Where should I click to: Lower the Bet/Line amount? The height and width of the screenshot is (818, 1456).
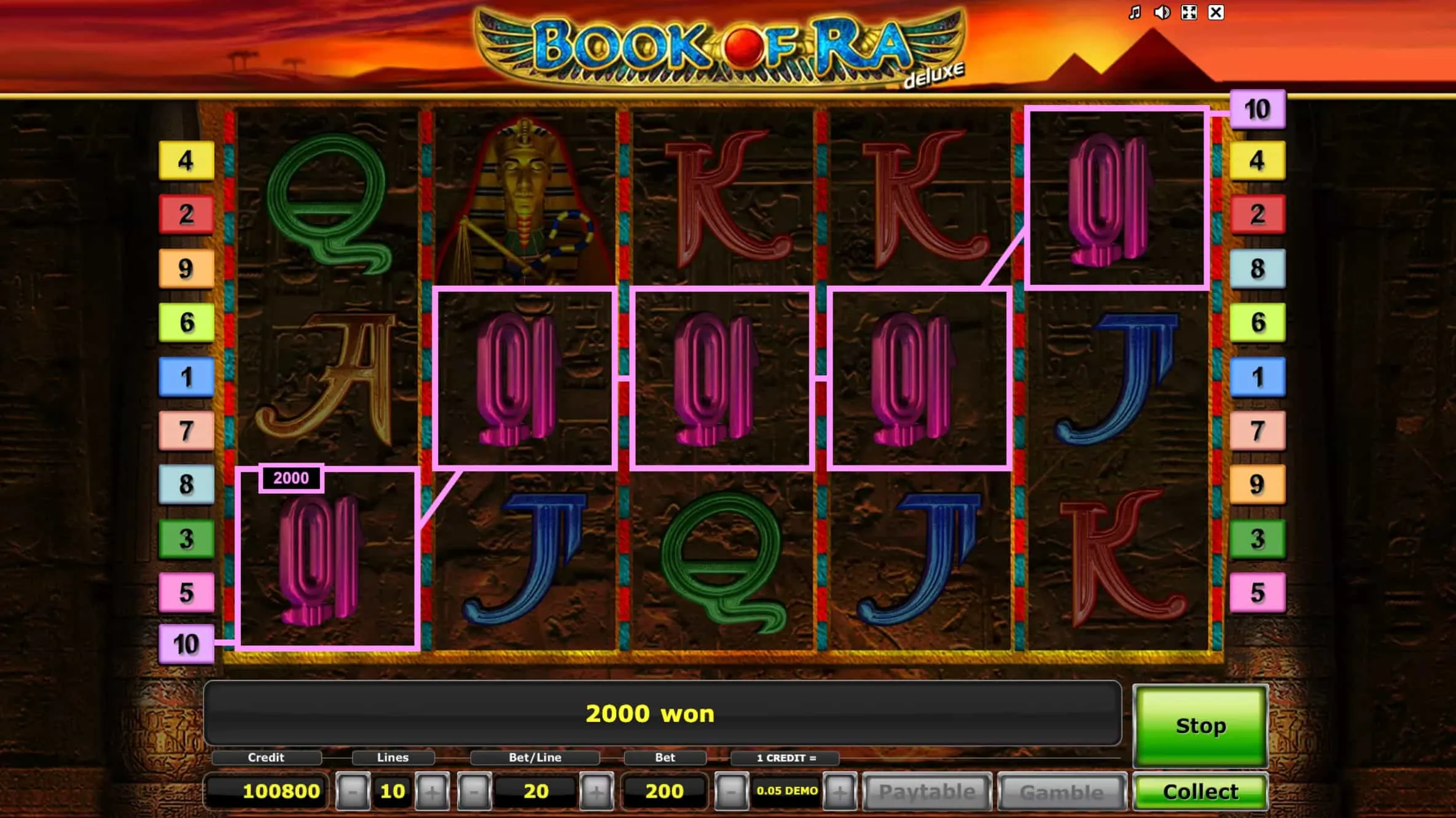point(474,792)
